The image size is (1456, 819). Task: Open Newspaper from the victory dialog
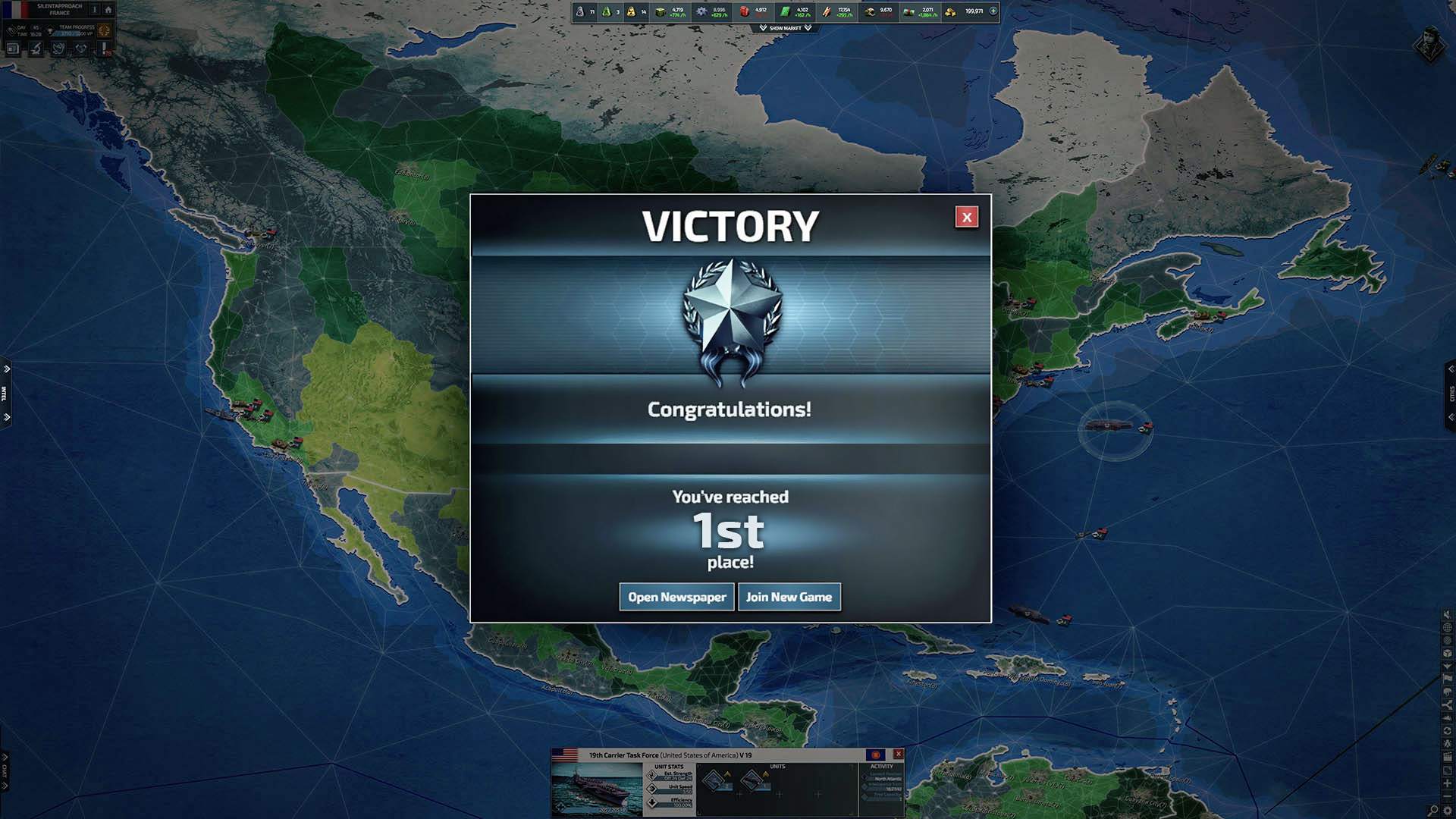(676, 597)
